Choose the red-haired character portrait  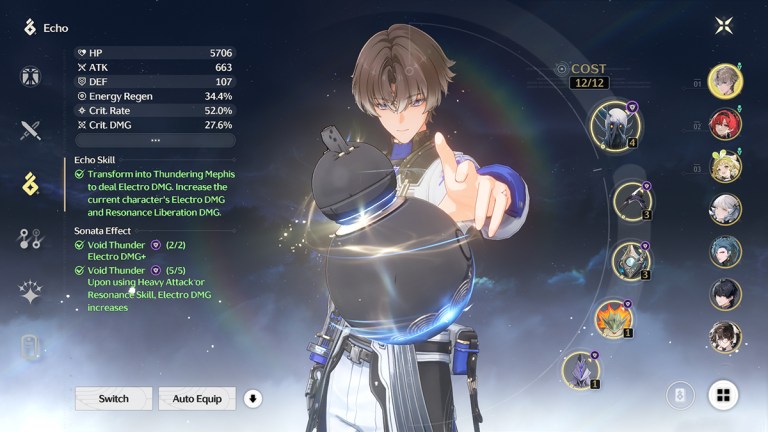coord(725,124)
